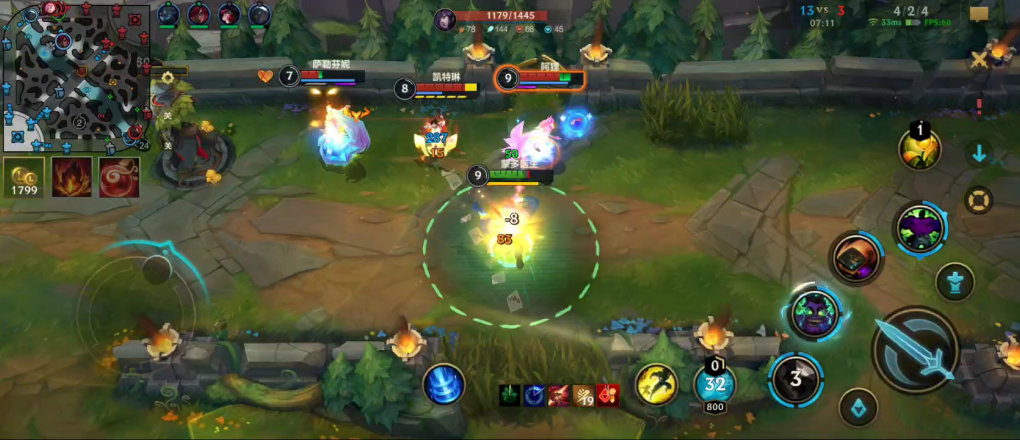Buy the suggested red swirl orb item
Screen dimensions: 1020x440
click(x=119, y=177)
